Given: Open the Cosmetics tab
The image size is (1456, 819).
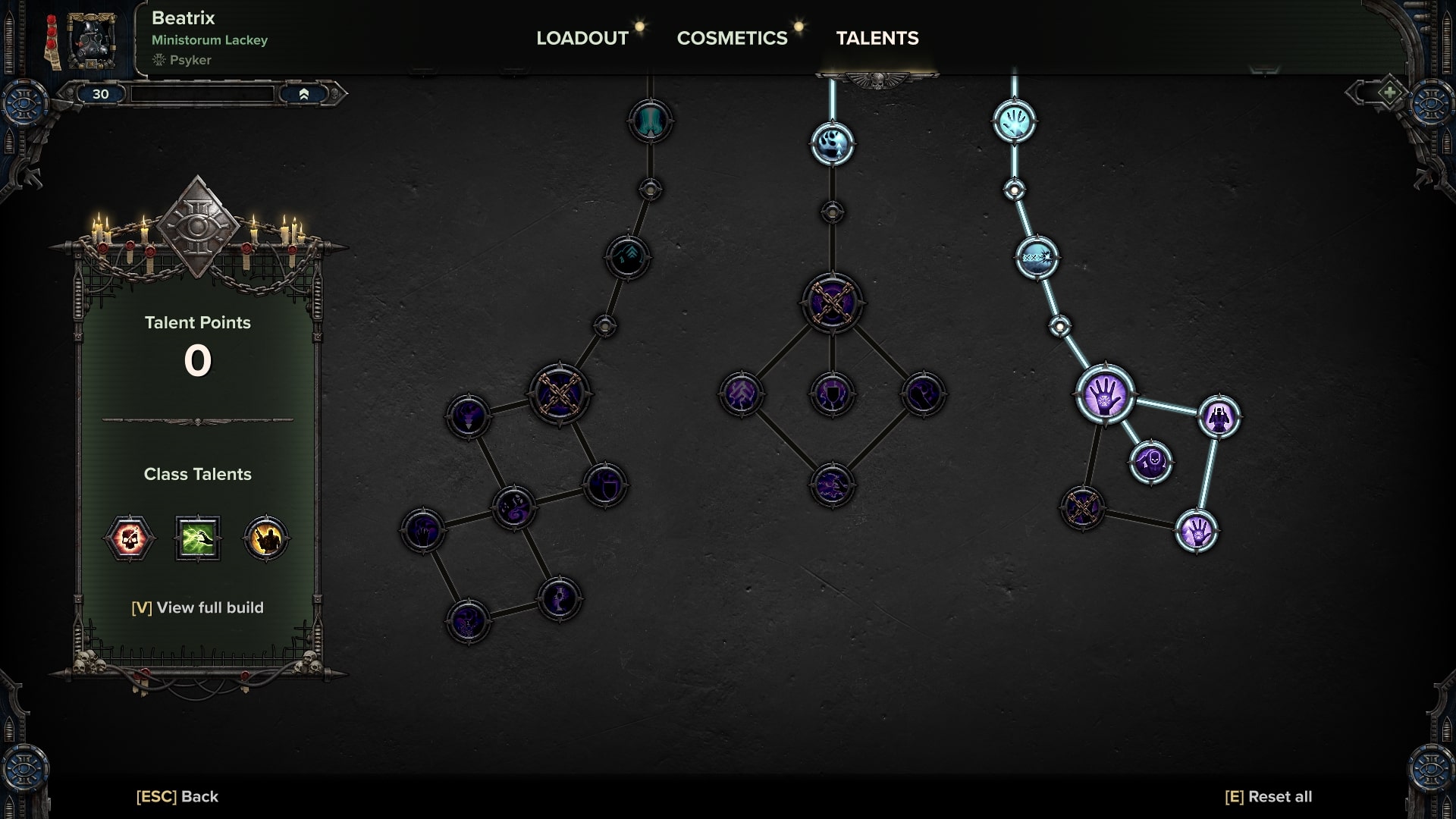Looking at the screenshot, I should click(x=732, y=38).
